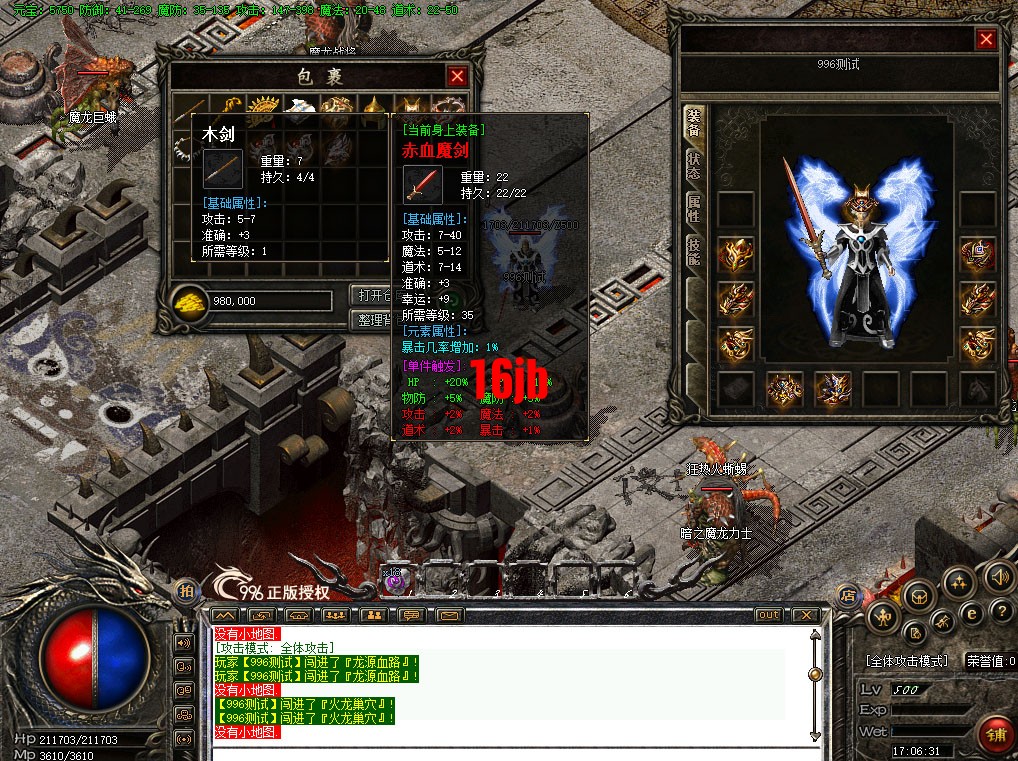
Task: Pick the golden helmet in the bag
Action: click(374, 107)
